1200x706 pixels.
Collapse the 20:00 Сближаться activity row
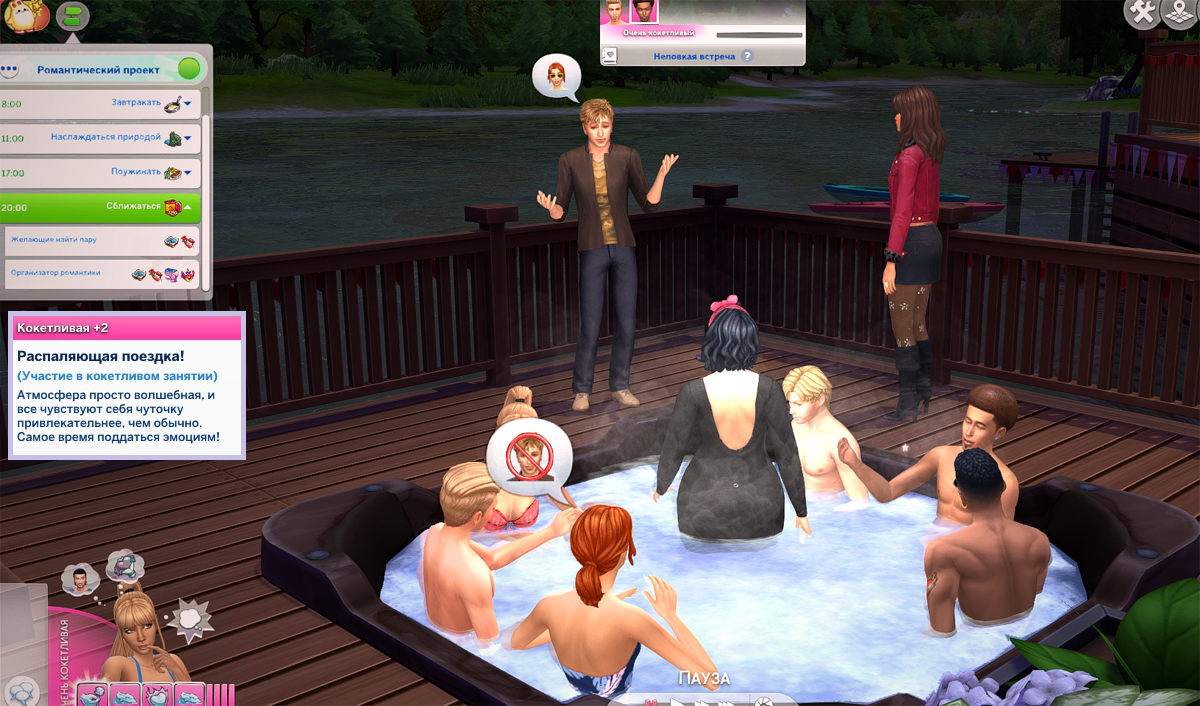tap(187, 207)
